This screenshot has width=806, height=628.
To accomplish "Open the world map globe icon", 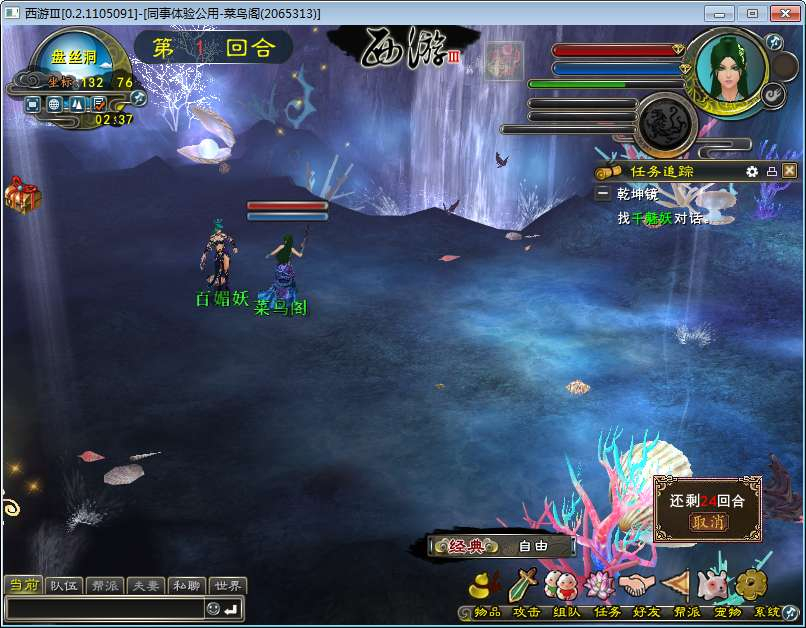I will [54, 103].
